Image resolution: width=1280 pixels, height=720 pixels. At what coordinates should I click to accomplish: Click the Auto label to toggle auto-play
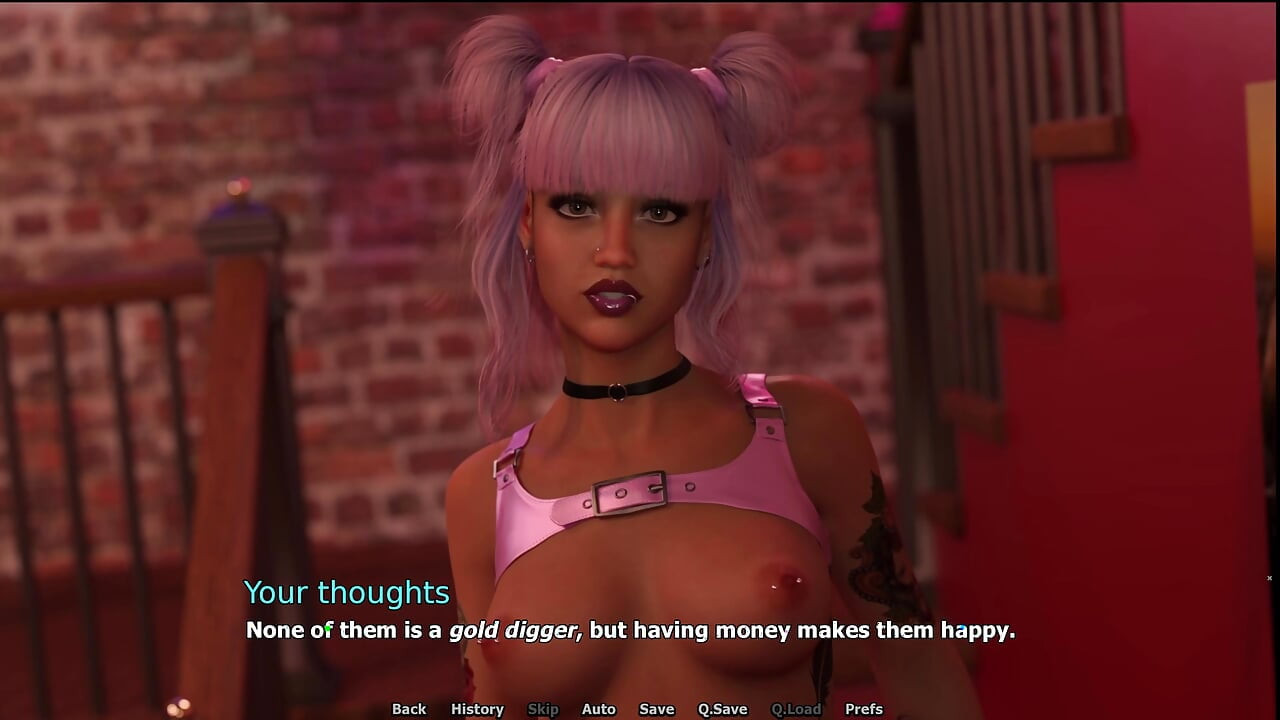click(598, 709)
